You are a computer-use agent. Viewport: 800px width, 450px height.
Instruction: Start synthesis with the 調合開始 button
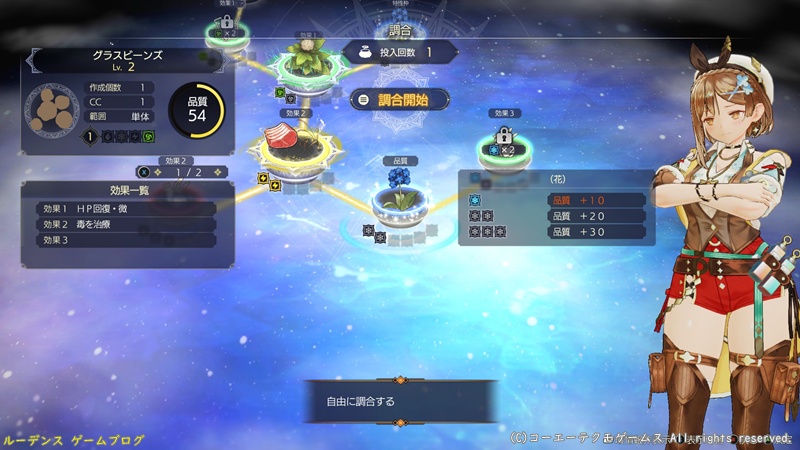[400, 99]
